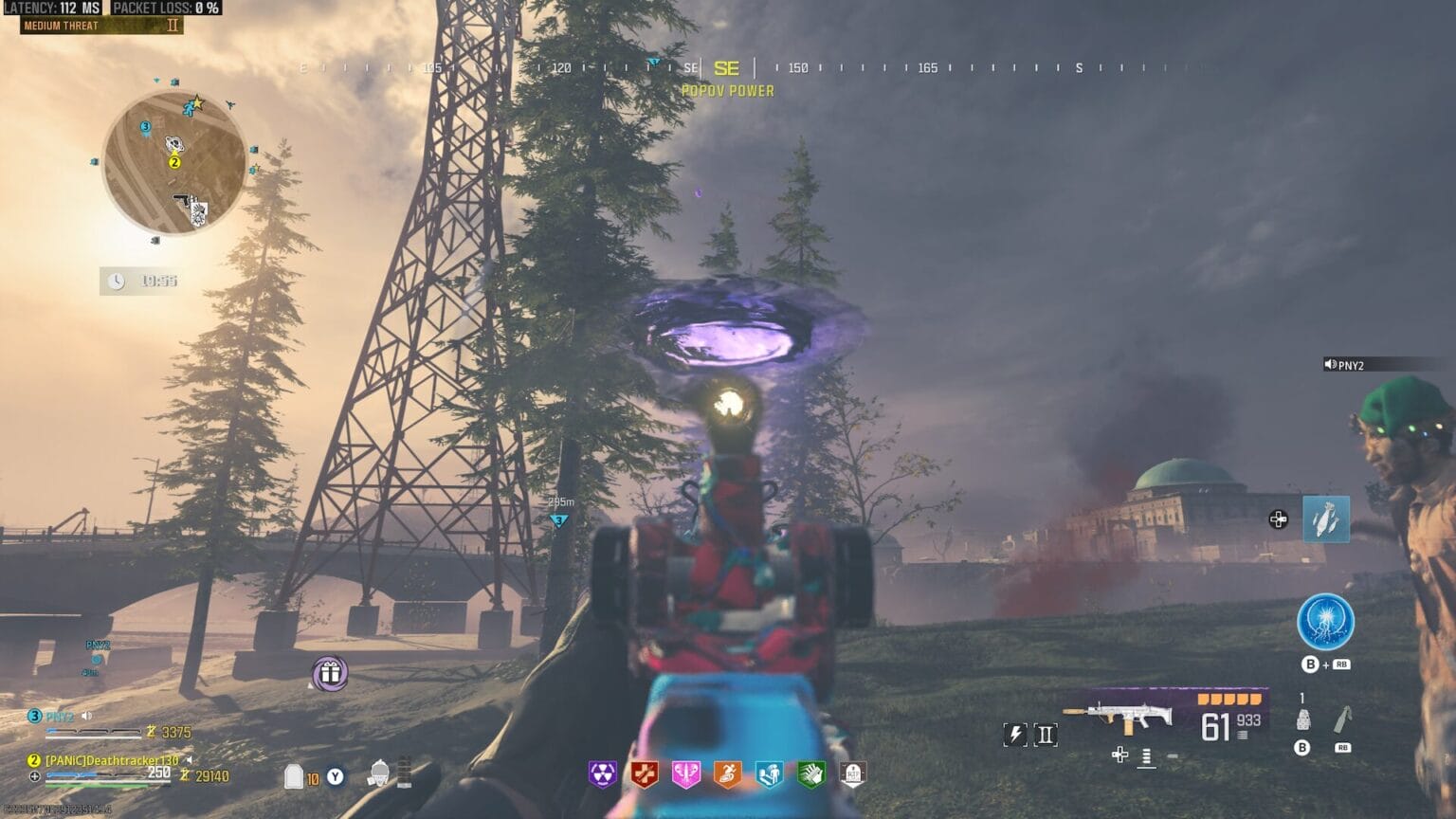
Task: Mute teammate PNY2 using the speaker icon
Action: coord(86,717)
